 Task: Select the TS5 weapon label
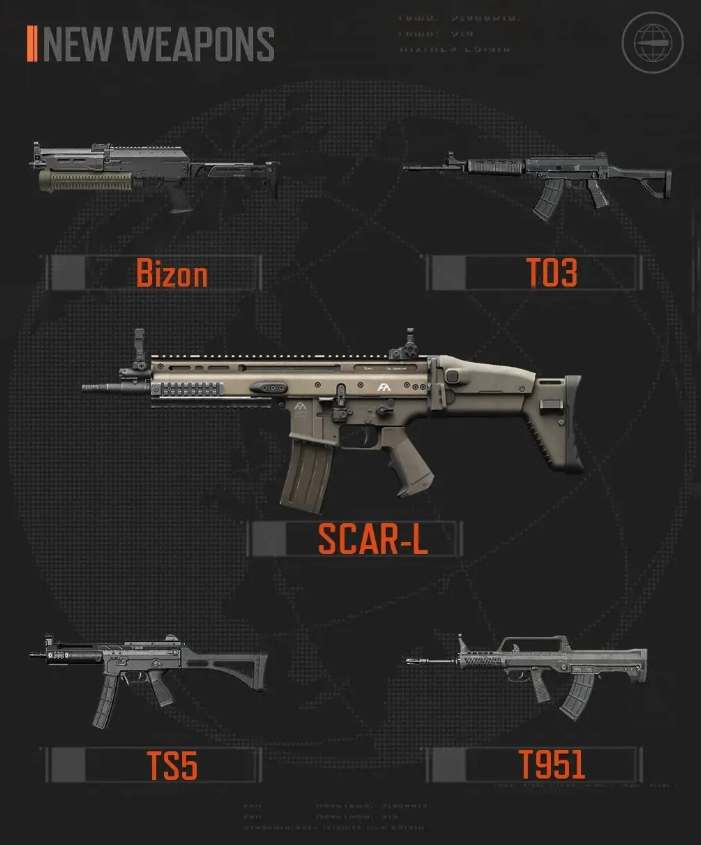(172, 766)
